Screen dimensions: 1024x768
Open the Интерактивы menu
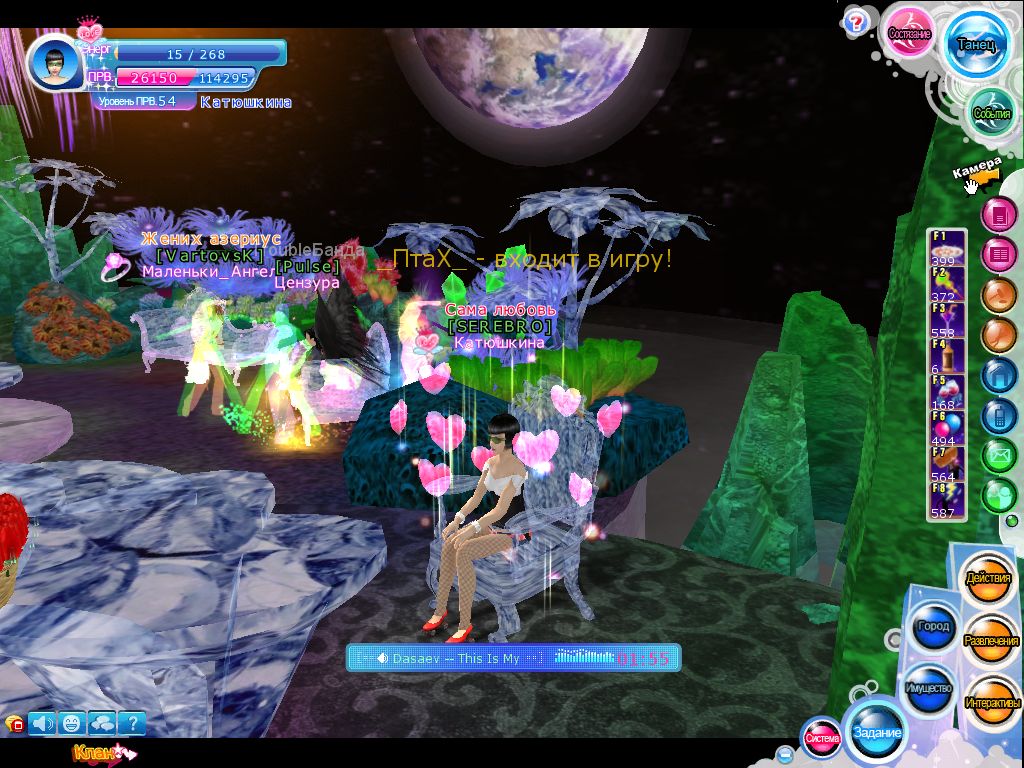(x=992, y=703)
